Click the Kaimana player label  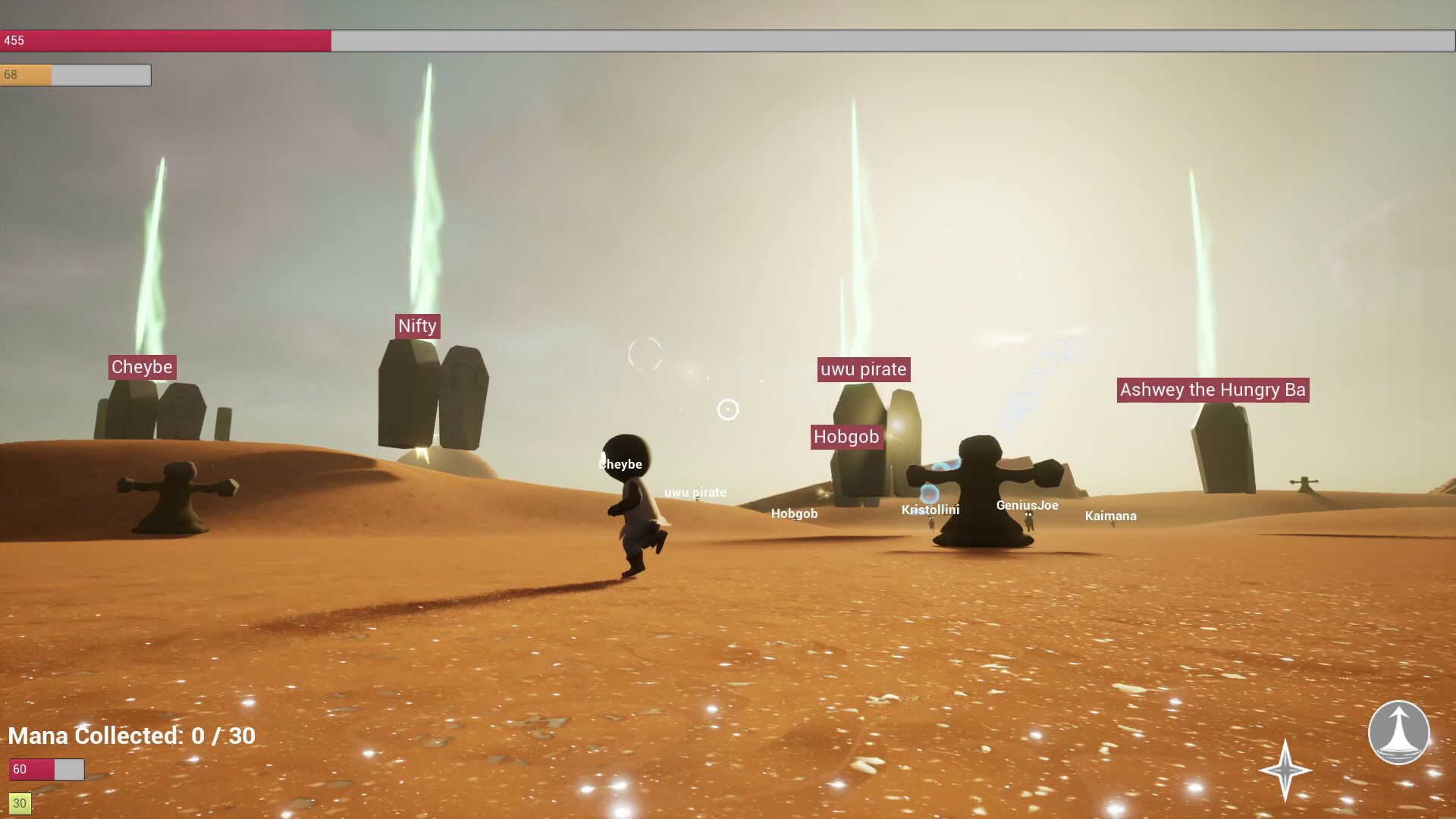pyautogui.click(x=1111, y=516)
